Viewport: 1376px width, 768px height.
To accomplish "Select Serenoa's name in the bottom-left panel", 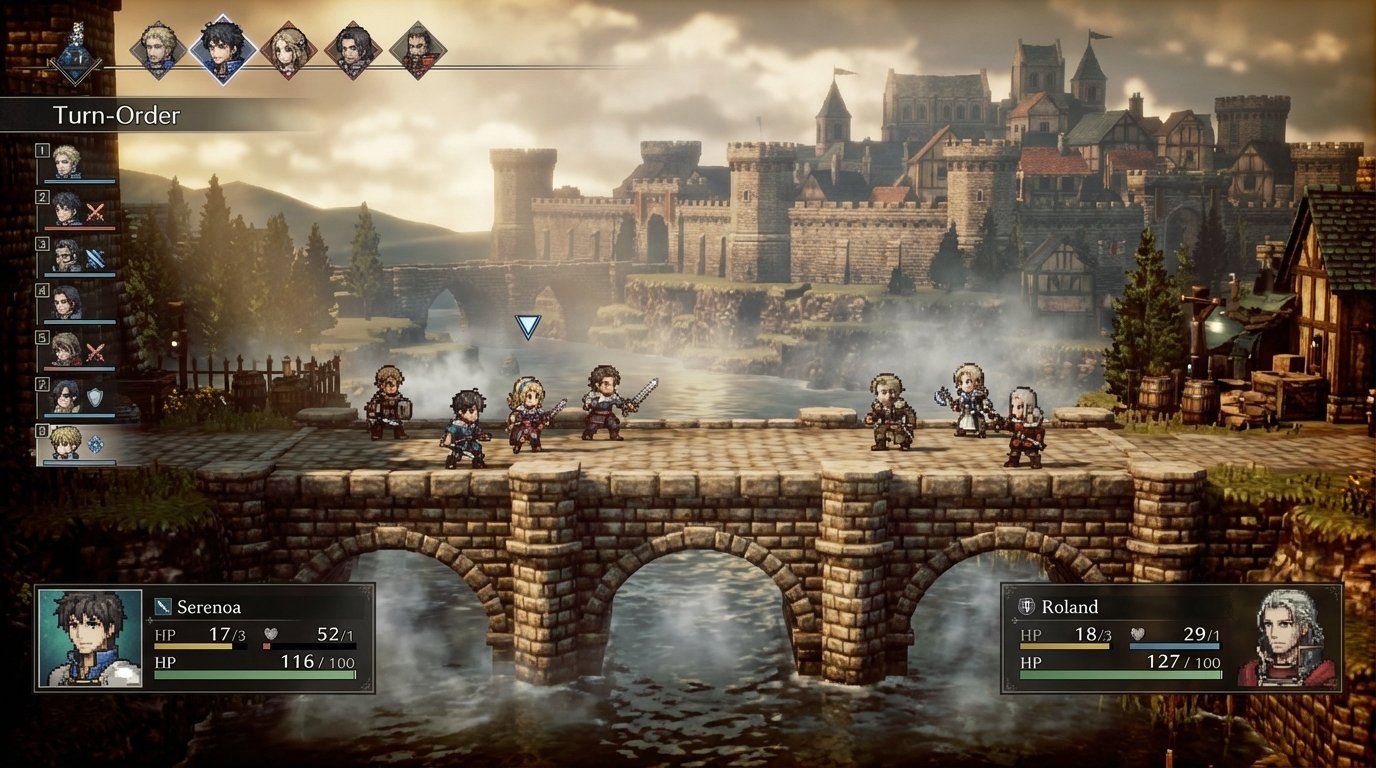I will pyautogui.click(x=212, y=606).
